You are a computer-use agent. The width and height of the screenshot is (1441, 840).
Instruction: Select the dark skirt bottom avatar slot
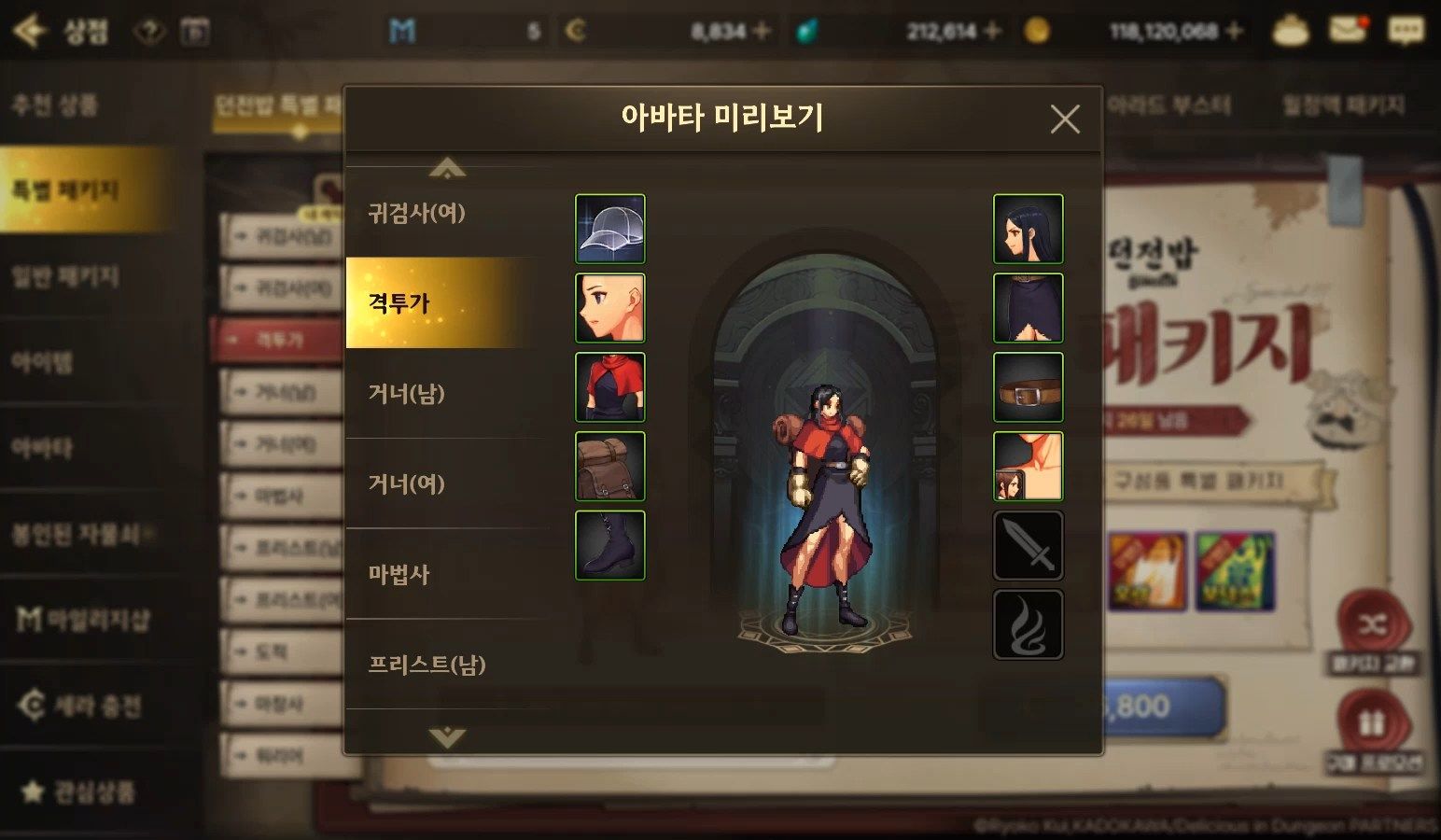point(1028,308)
